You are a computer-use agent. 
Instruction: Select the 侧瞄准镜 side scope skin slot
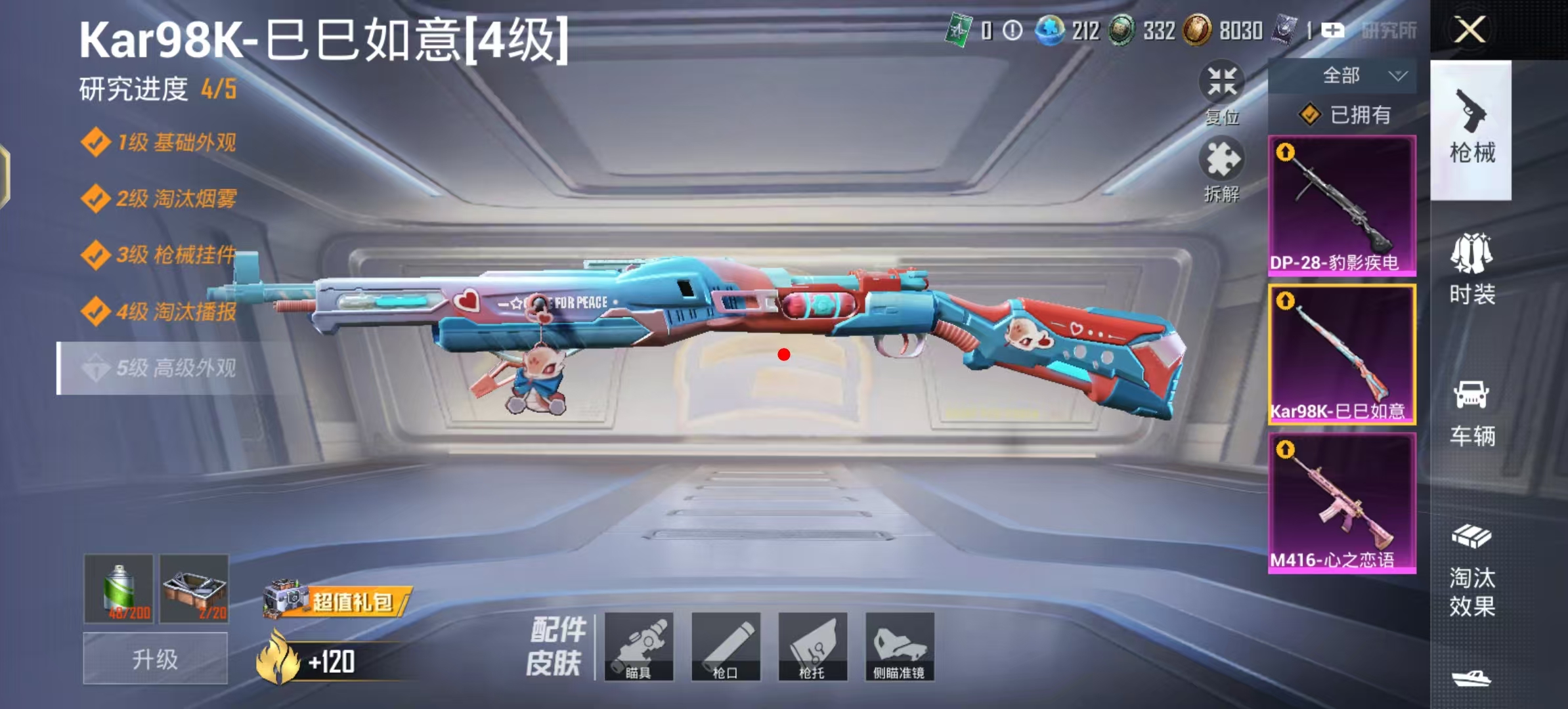pos(900,647)
